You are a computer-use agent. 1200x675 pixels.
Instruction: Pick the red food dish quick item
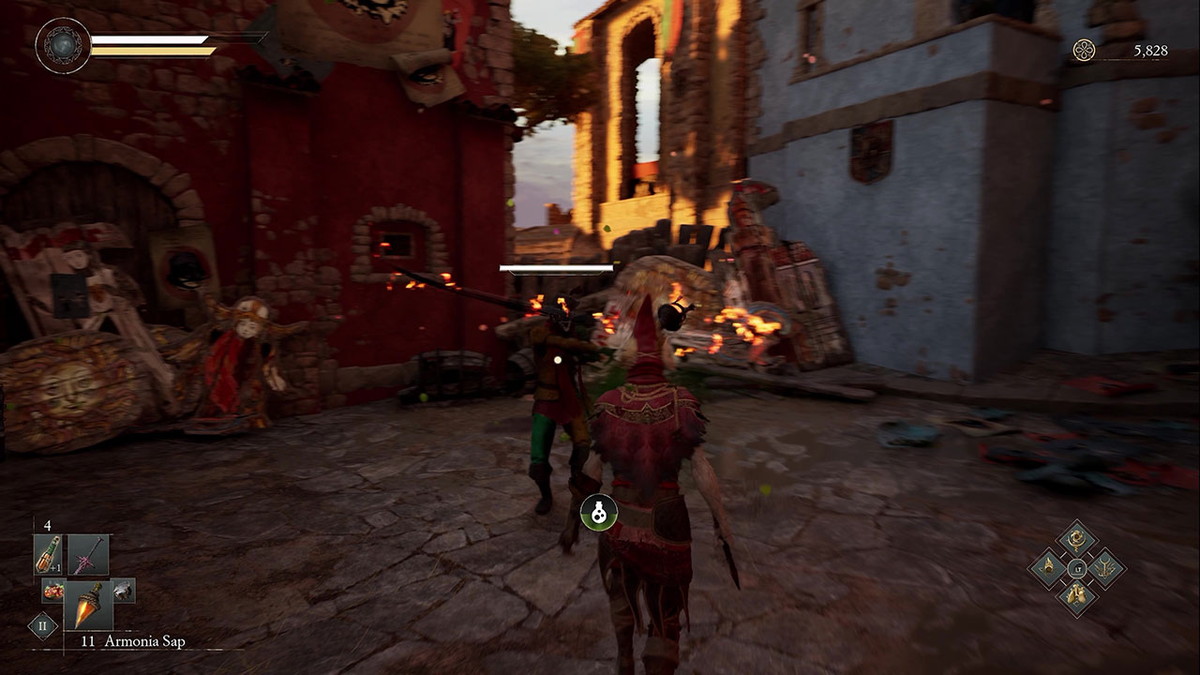pyautogui.click(x=52, y=590)
